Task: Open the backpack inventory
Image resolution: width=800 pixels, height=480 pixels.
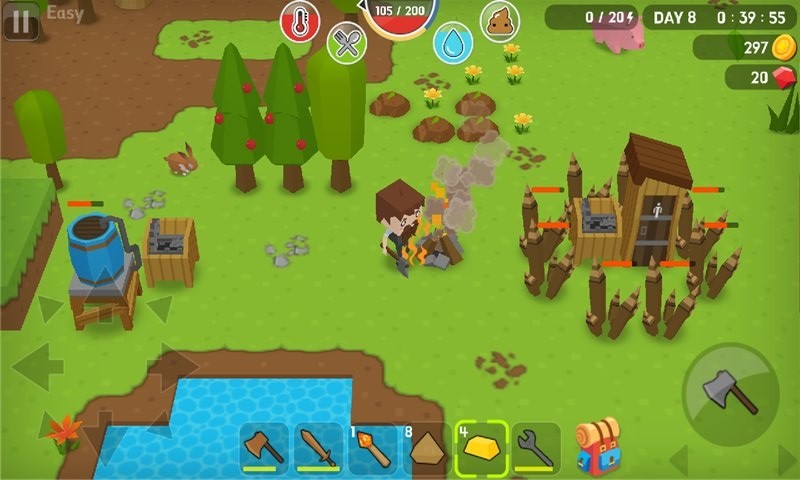Action: 597,447
